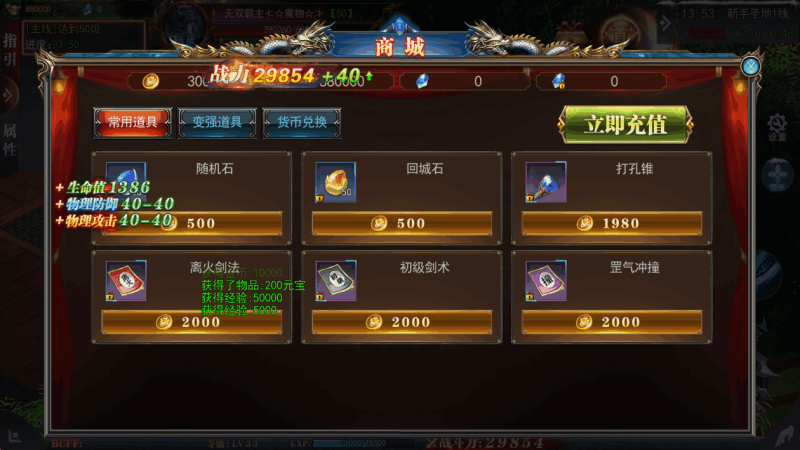Select the 打孔锥 awl item icon
The height and width of the screenshot is (450, 800).
546,183
